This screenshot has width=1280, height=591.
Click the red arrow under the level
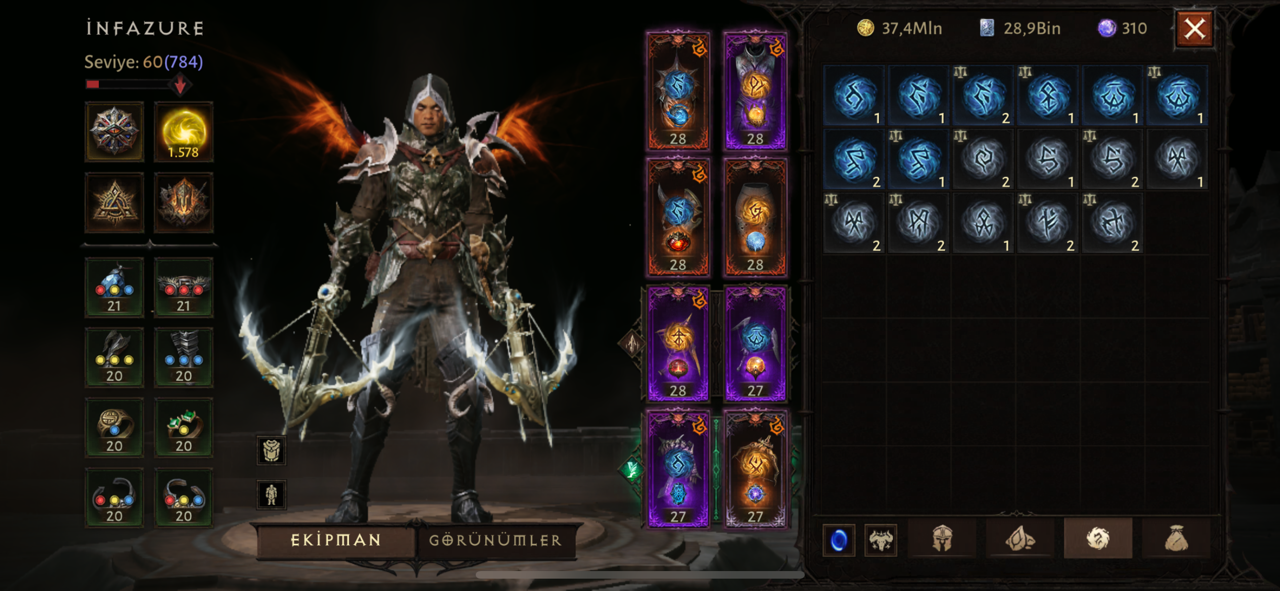(180, 85)
